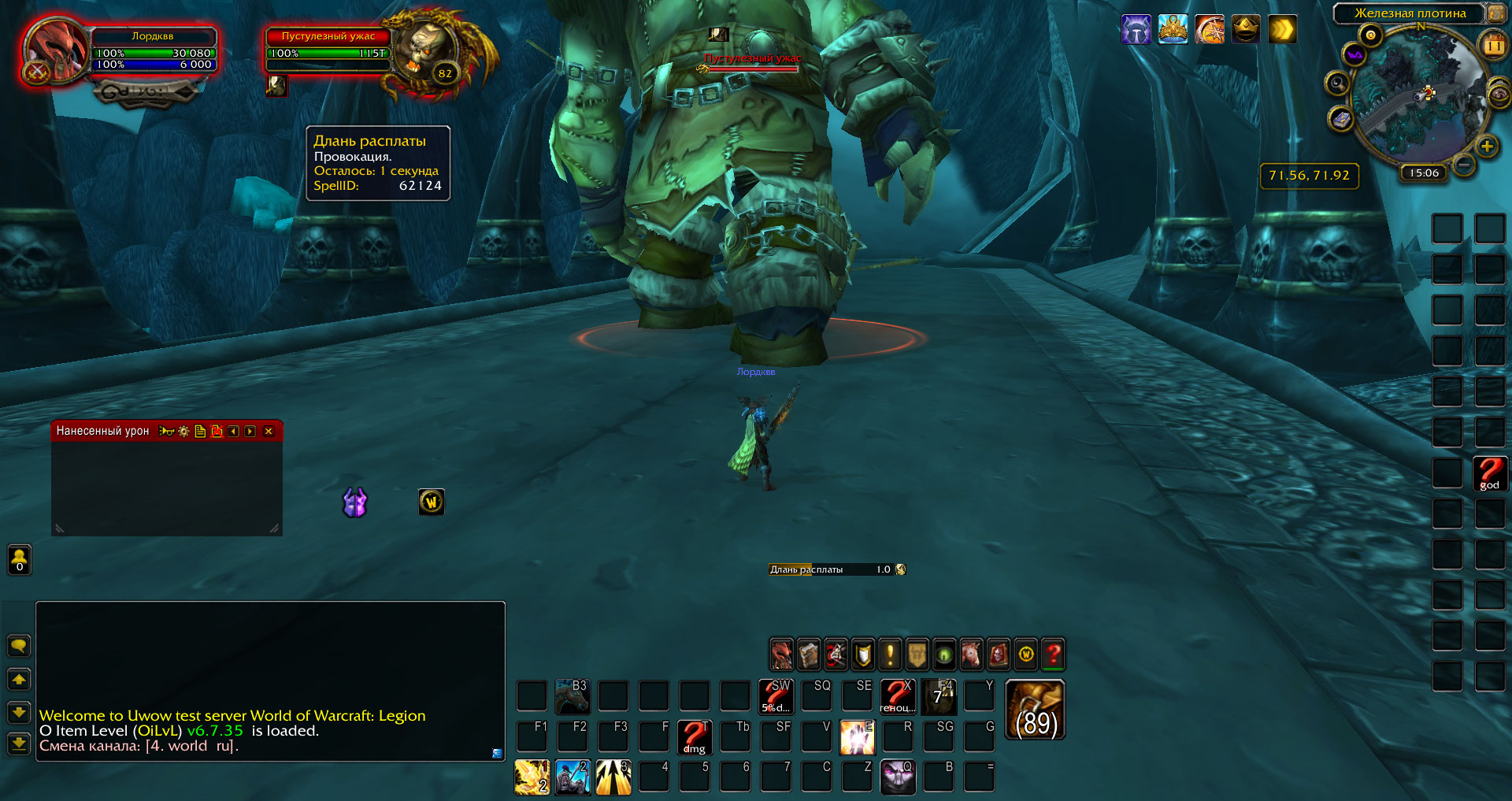
Task: Open the yellow exclamation quest log button
Action: [x=890, y=655]
